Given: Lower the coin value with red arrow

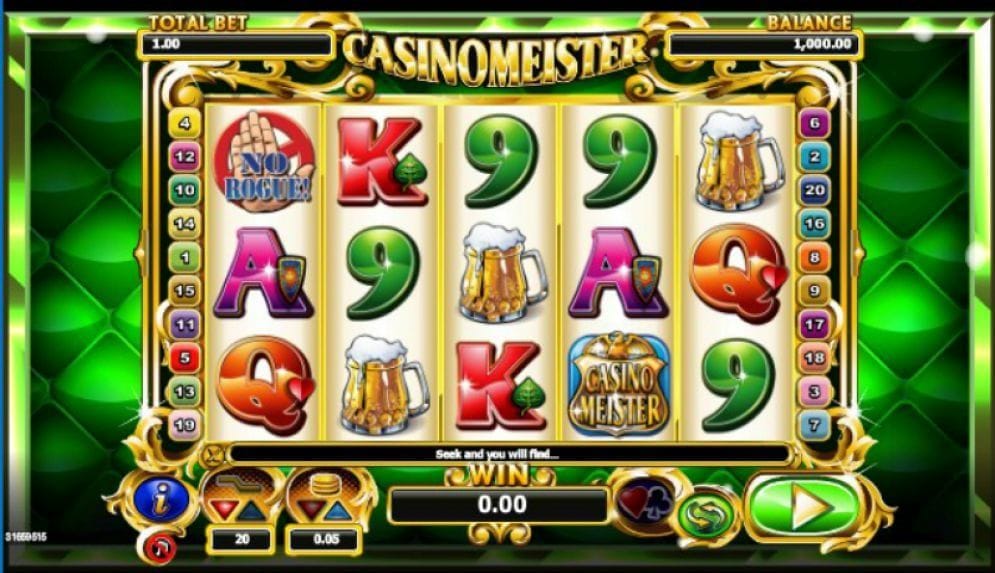Looking at the screenshot, I should pos(307,512).
